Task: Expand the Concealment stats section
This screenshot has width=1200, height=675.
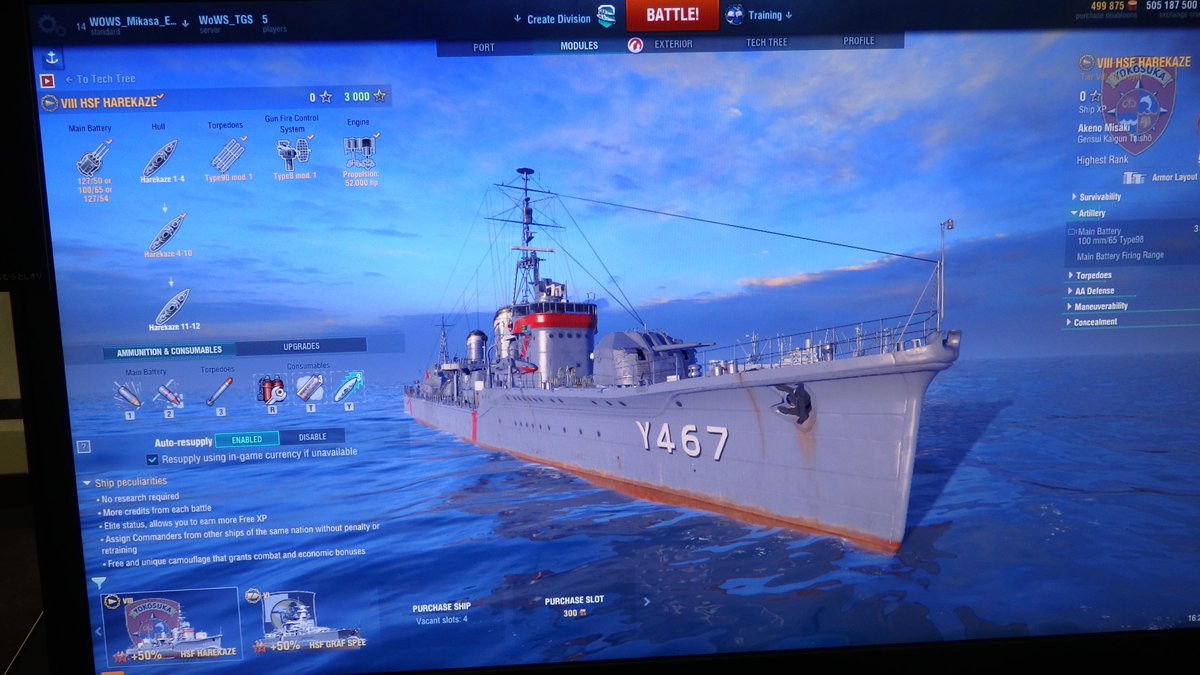Action: [x=1095, y=322]
